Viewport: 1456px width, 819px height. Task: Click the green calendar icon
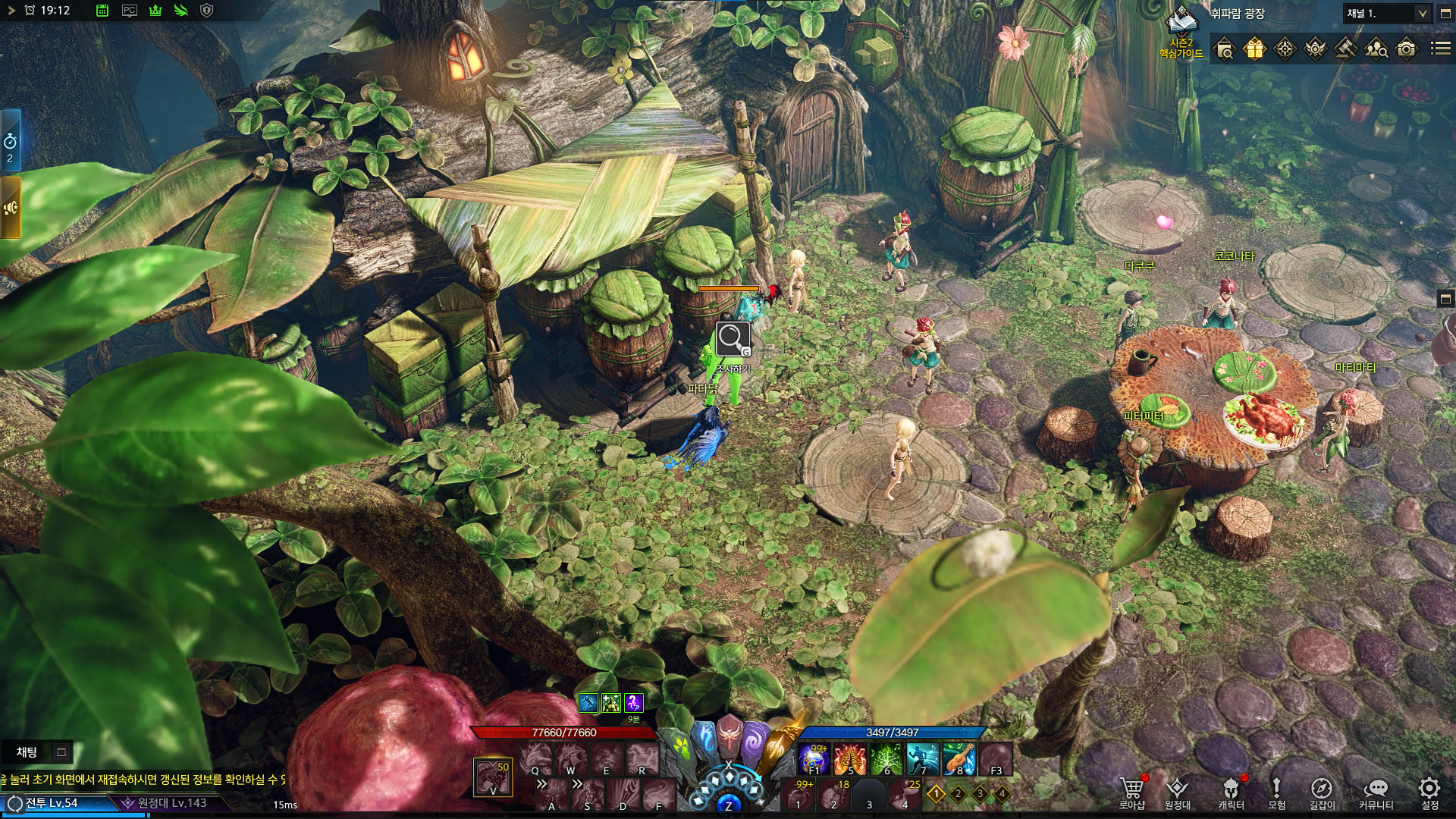[102, 11]
